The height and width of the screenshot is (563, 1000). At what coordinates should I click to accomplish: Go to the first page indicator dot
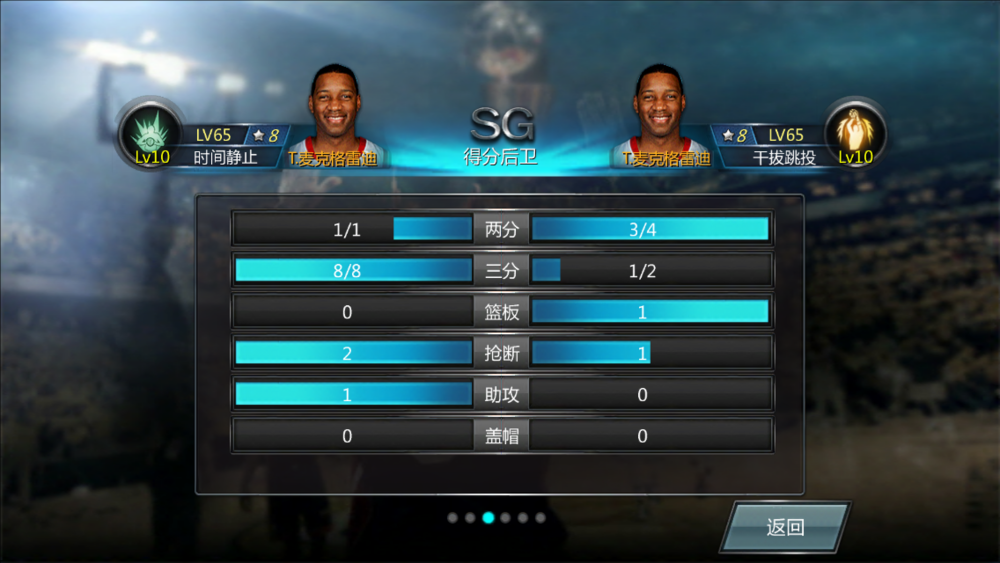tap(453, 518)
